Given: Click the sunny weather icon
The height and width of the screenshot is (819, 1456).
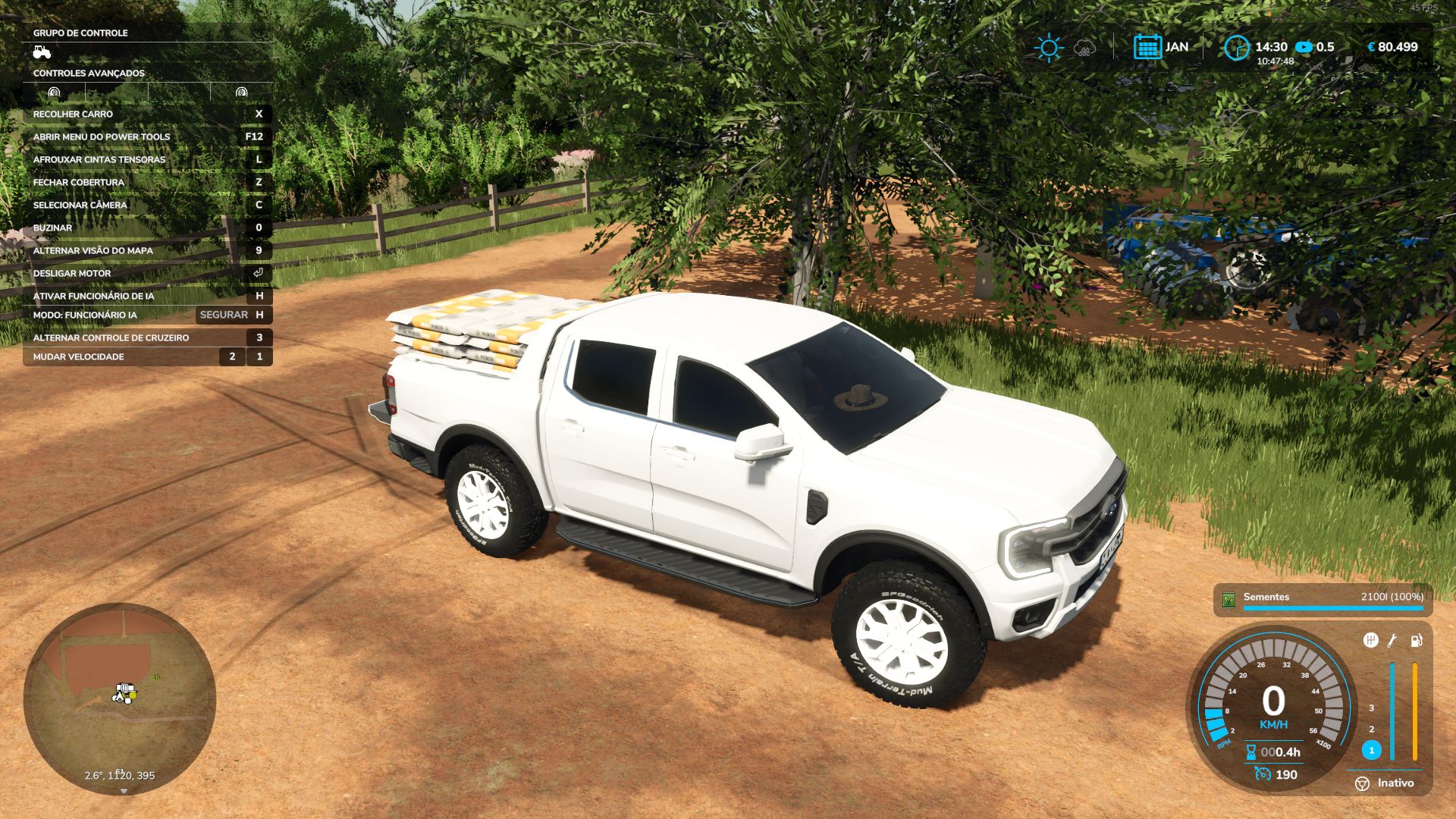Looking at the screenshot, I should tap(1049, 48).
